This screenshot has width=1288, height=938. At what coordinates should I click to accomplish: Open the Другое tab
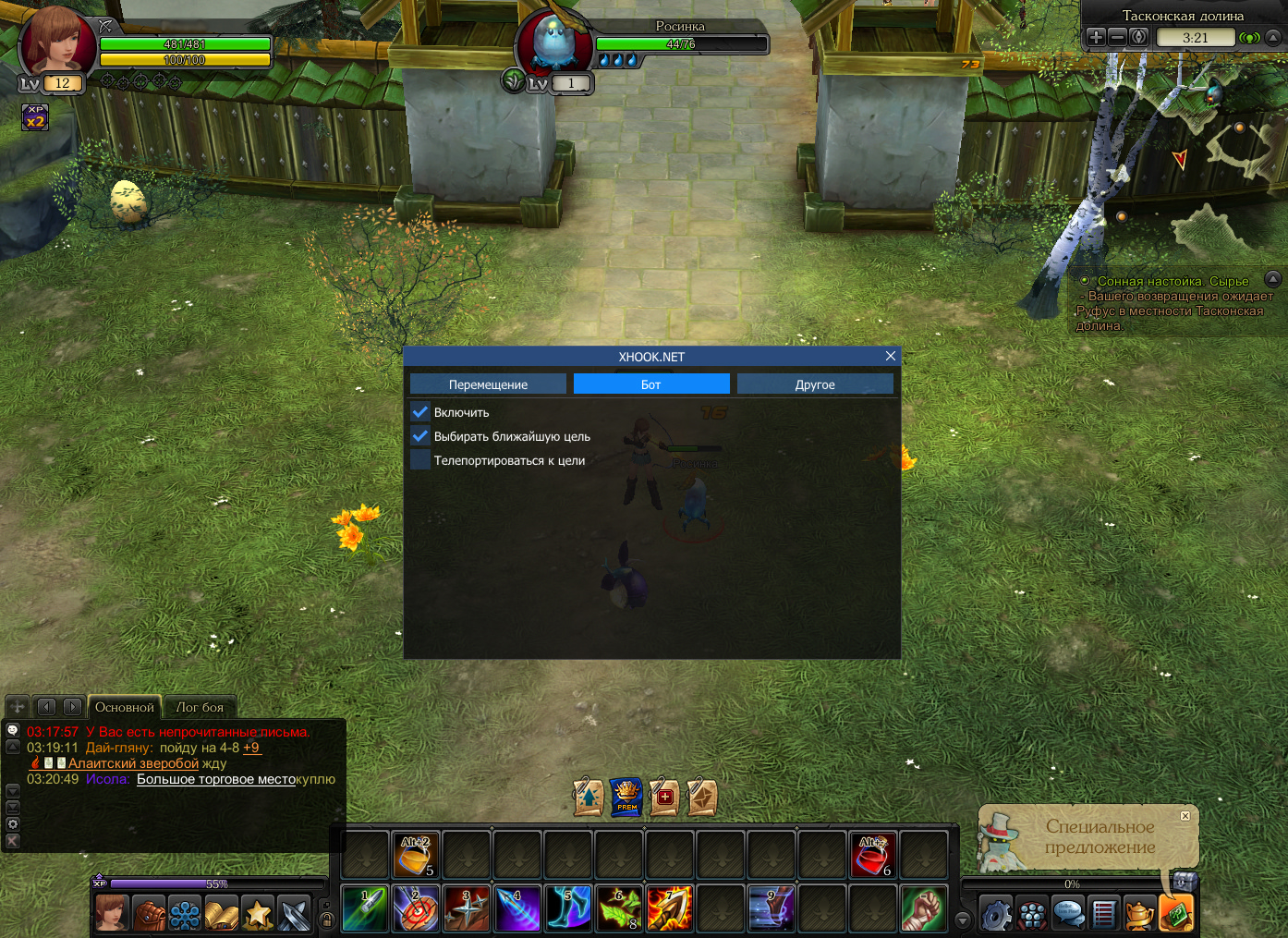tap(815, 384)
